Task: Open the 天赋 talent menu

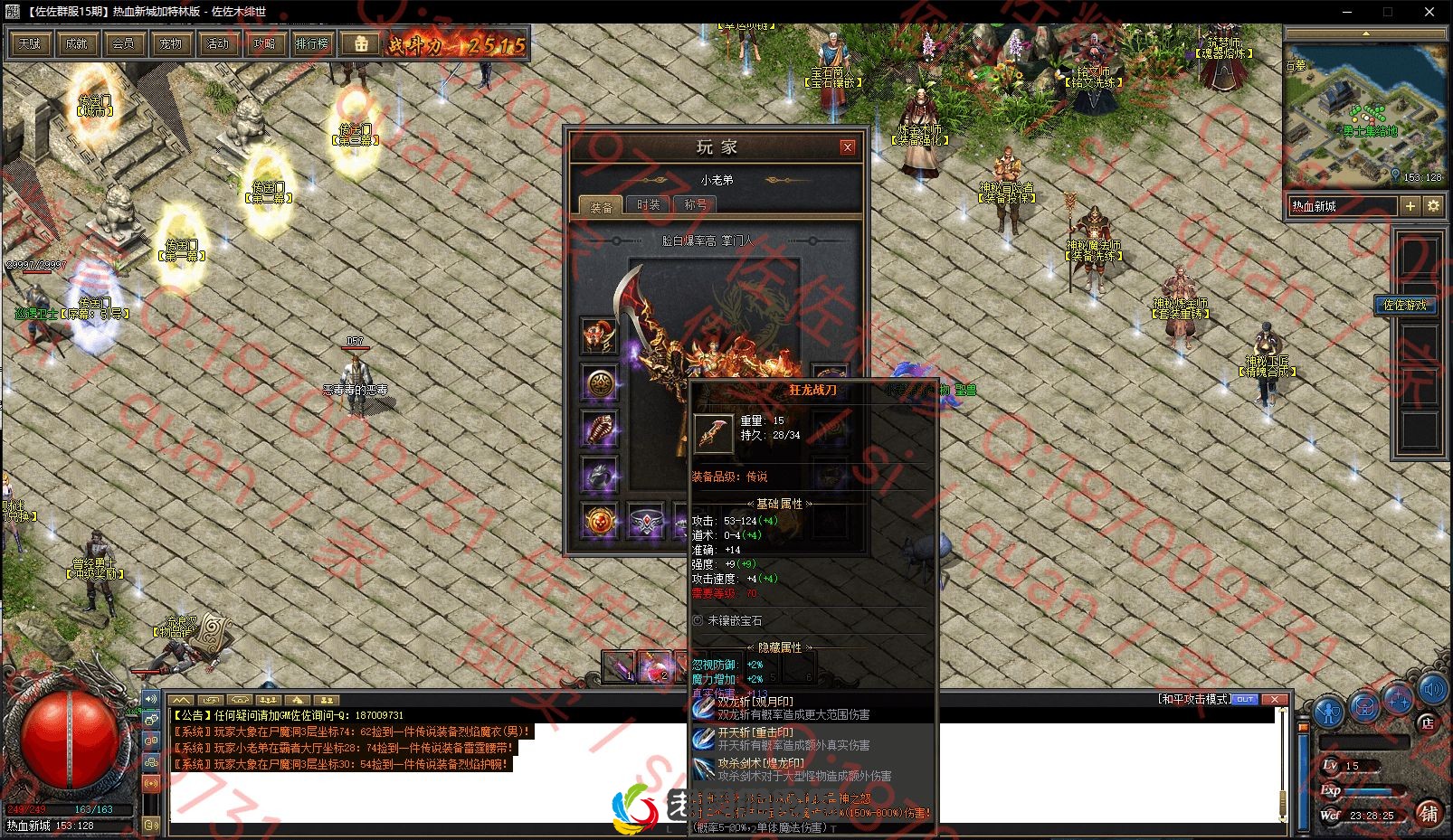Action: (30, 43)
